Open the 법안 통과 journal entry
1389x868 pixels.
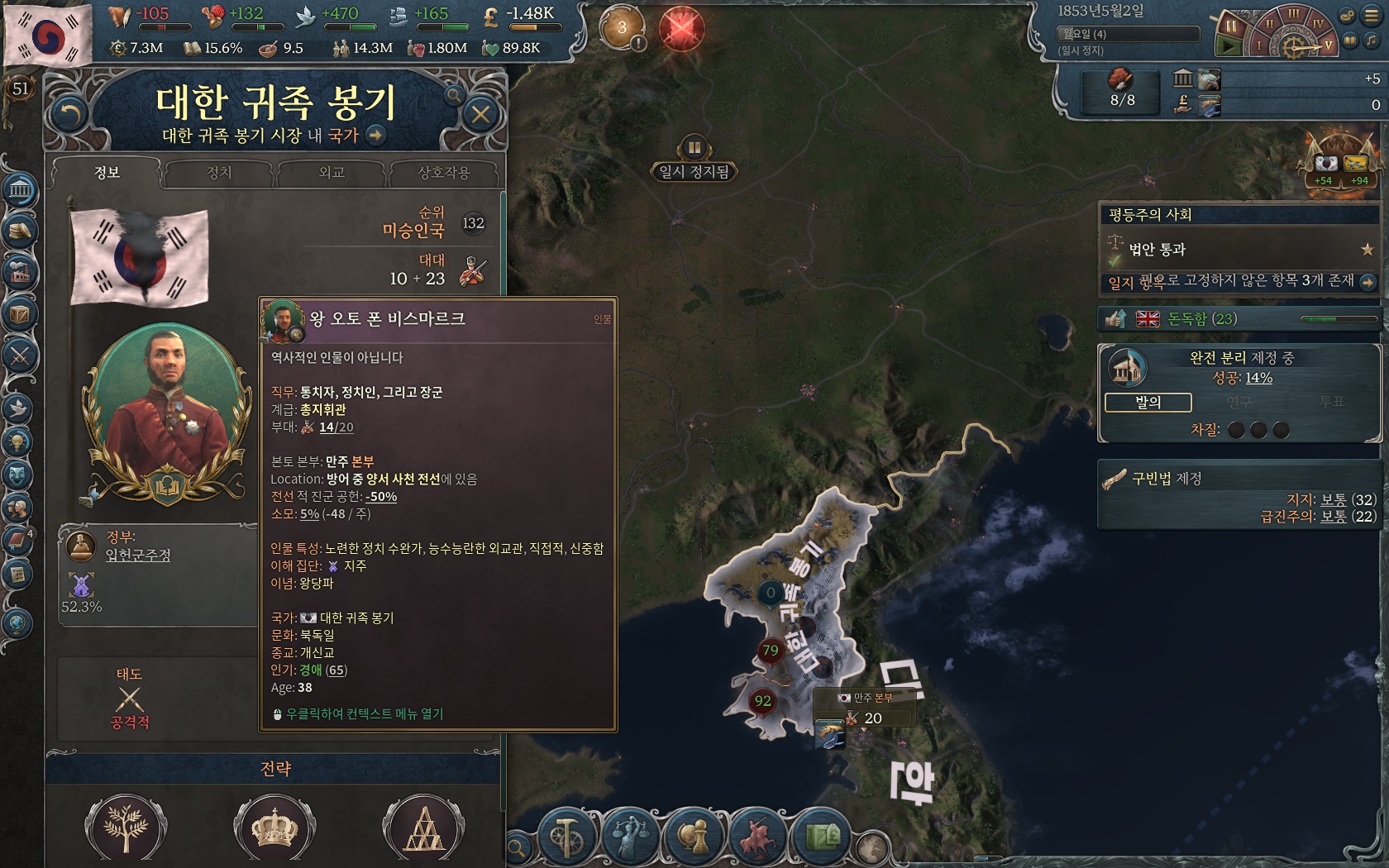pos(1157,250)
